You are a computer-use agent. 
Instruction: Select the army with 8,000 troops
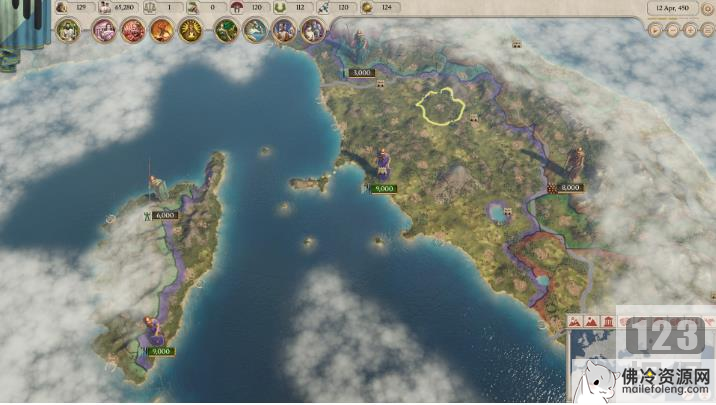pos(570,187)
